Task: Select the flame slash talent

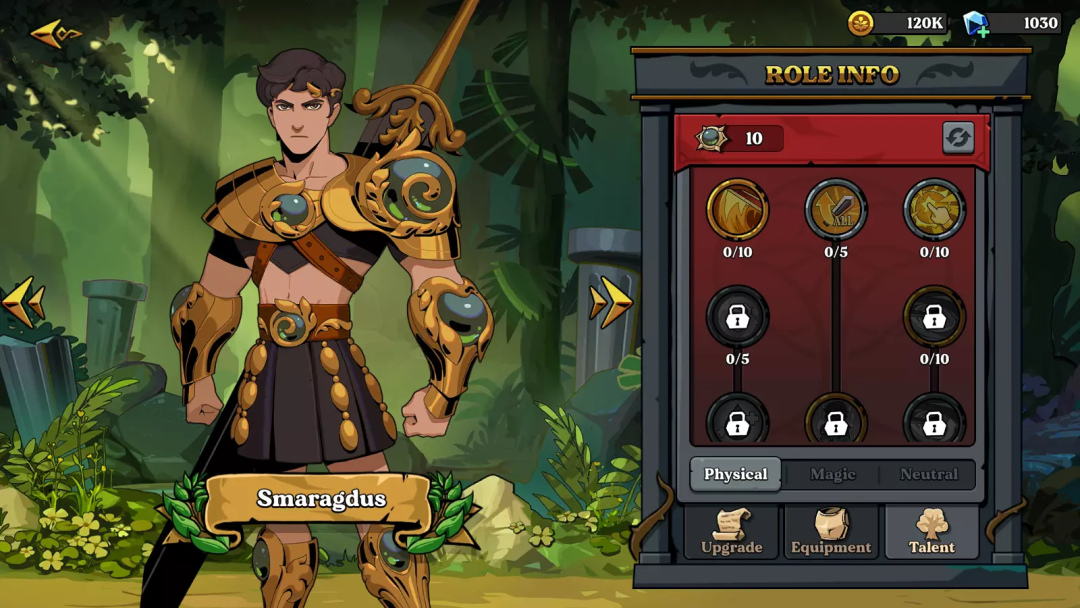Action: (737, 209)
